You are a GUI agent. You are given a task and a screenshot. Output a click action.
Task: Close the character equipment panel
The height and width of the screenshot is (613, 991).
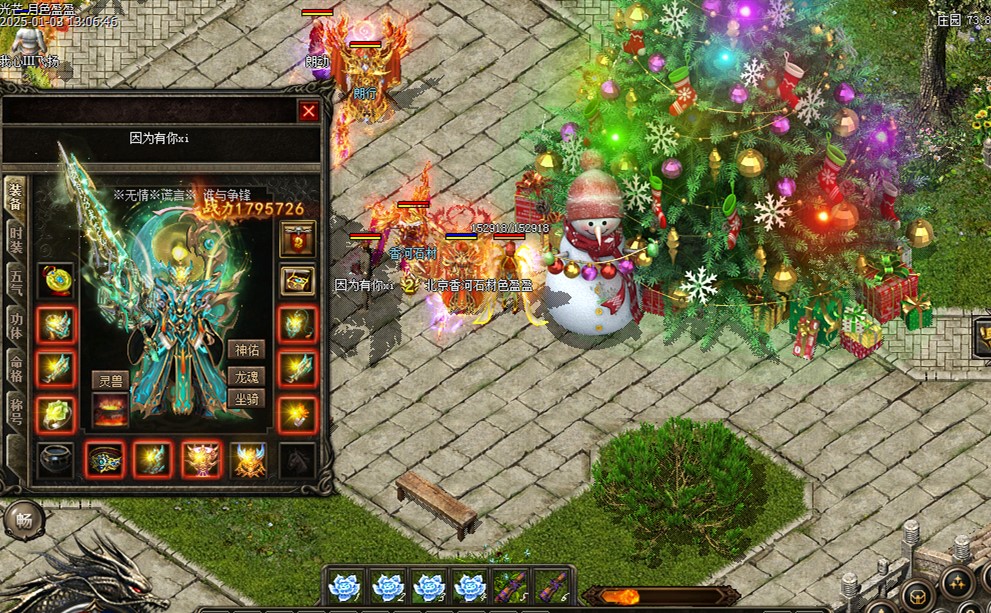click(309, 112)
